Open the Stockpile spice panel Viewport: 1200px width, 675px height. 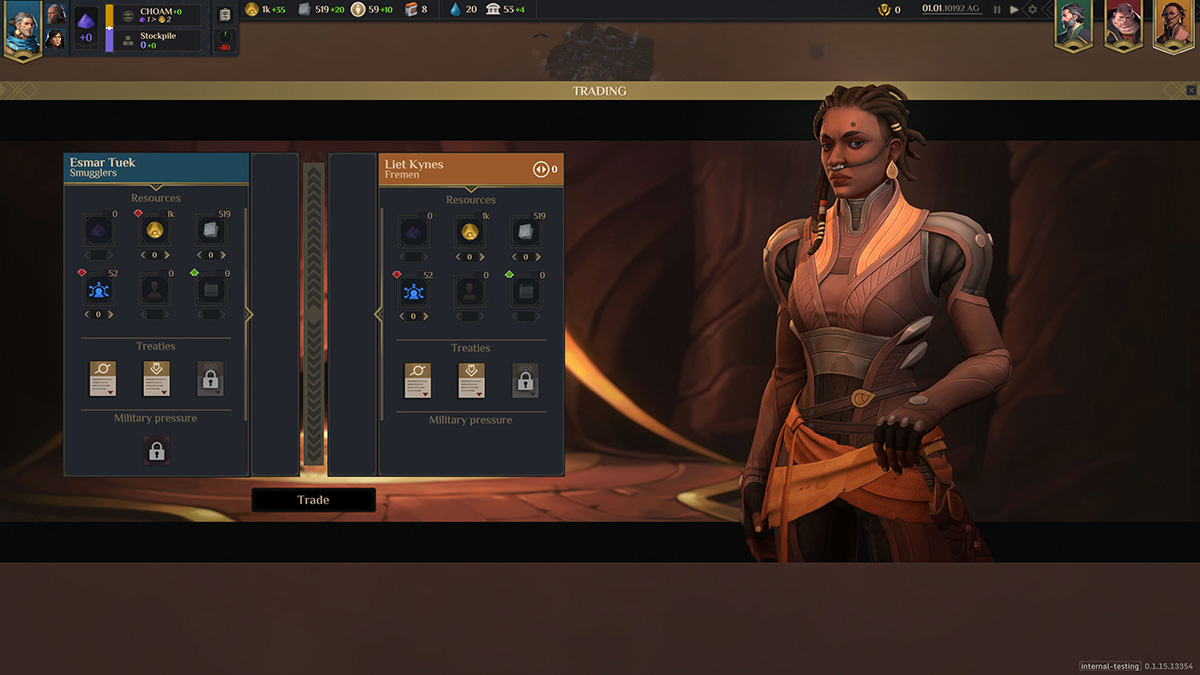point(158,40)
